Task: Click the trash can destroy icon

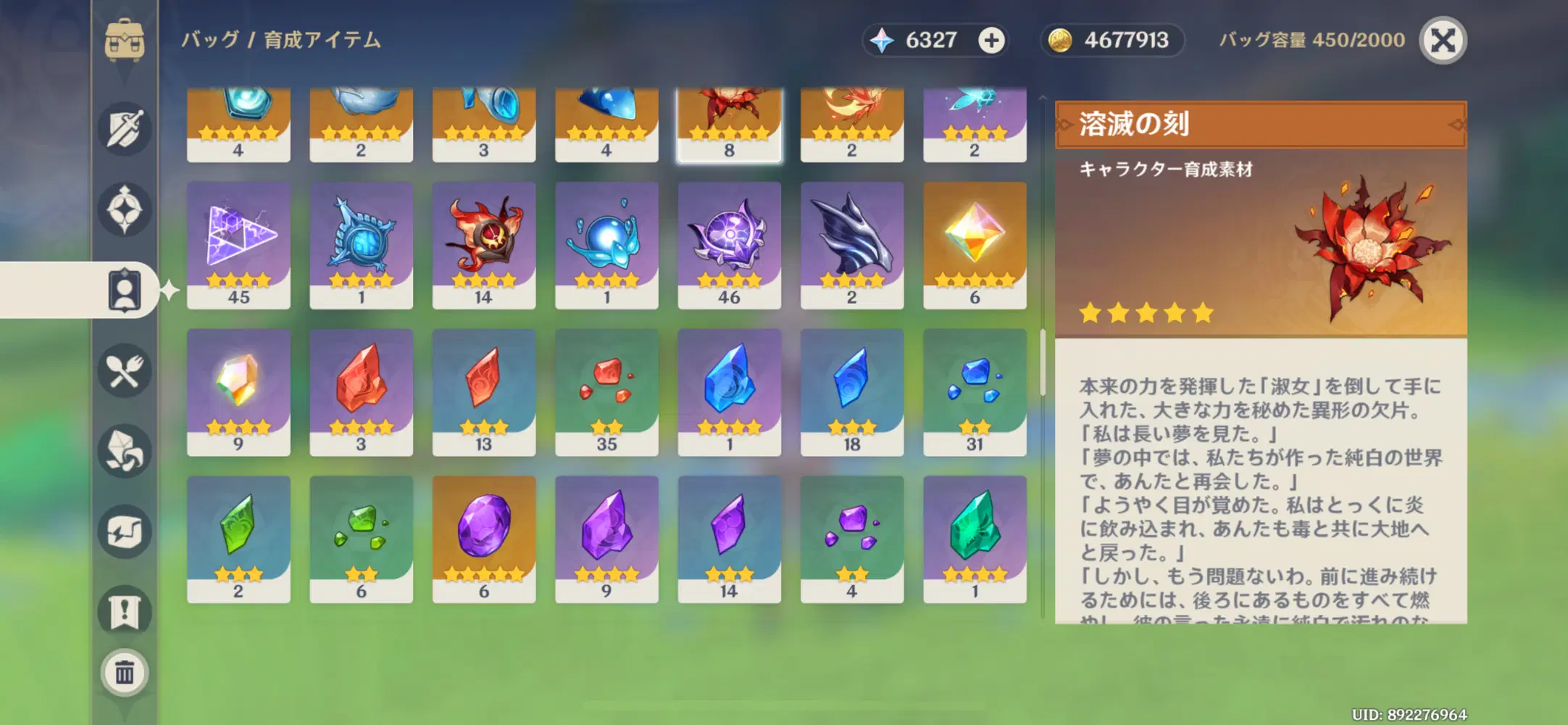Action: coord(125,672)
